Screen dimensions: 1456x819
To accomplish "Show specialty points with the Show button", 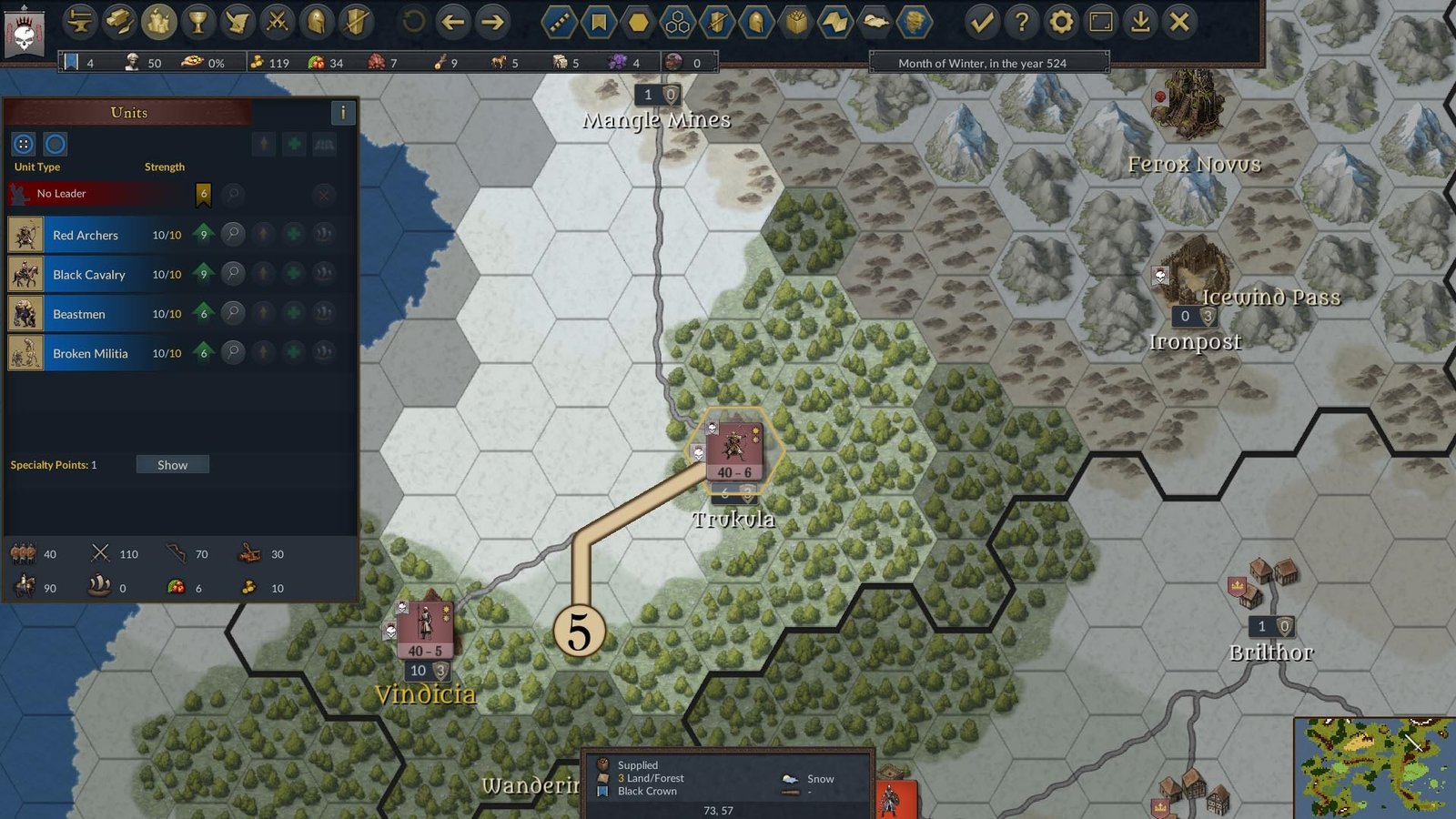I will pos(172,465).
